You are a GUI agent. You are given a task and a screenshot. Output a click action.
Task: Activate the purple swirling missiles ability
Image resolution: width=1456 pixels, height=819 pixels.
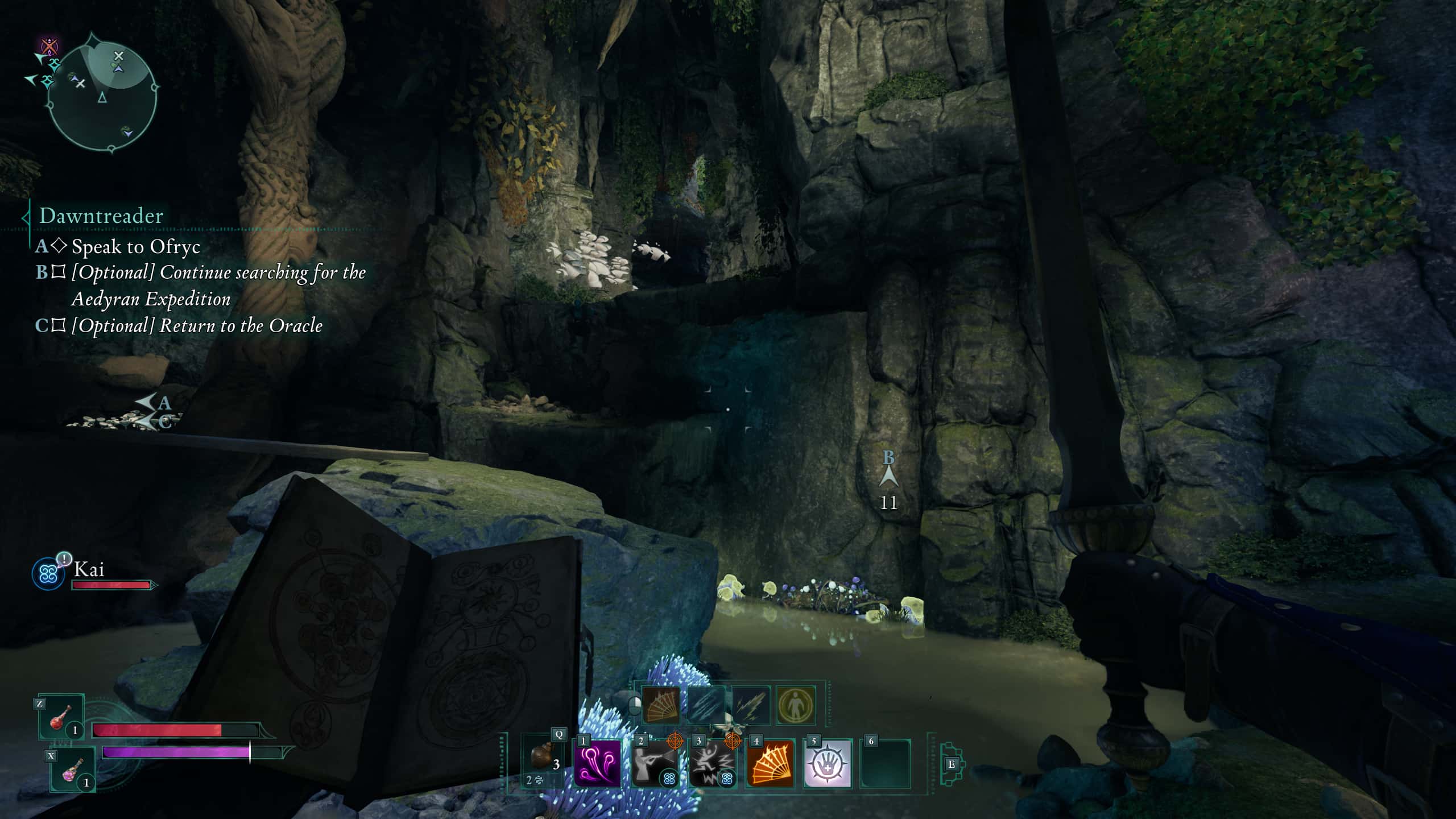[597, 763]
